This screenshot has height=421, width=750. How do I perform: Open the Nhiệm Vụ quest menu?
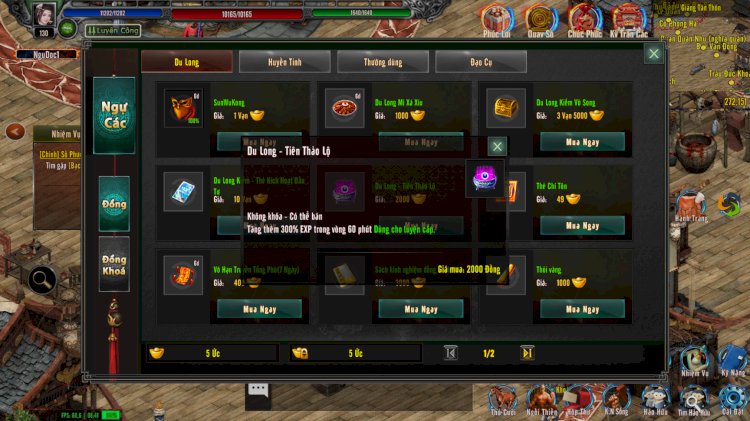point(693,360)
